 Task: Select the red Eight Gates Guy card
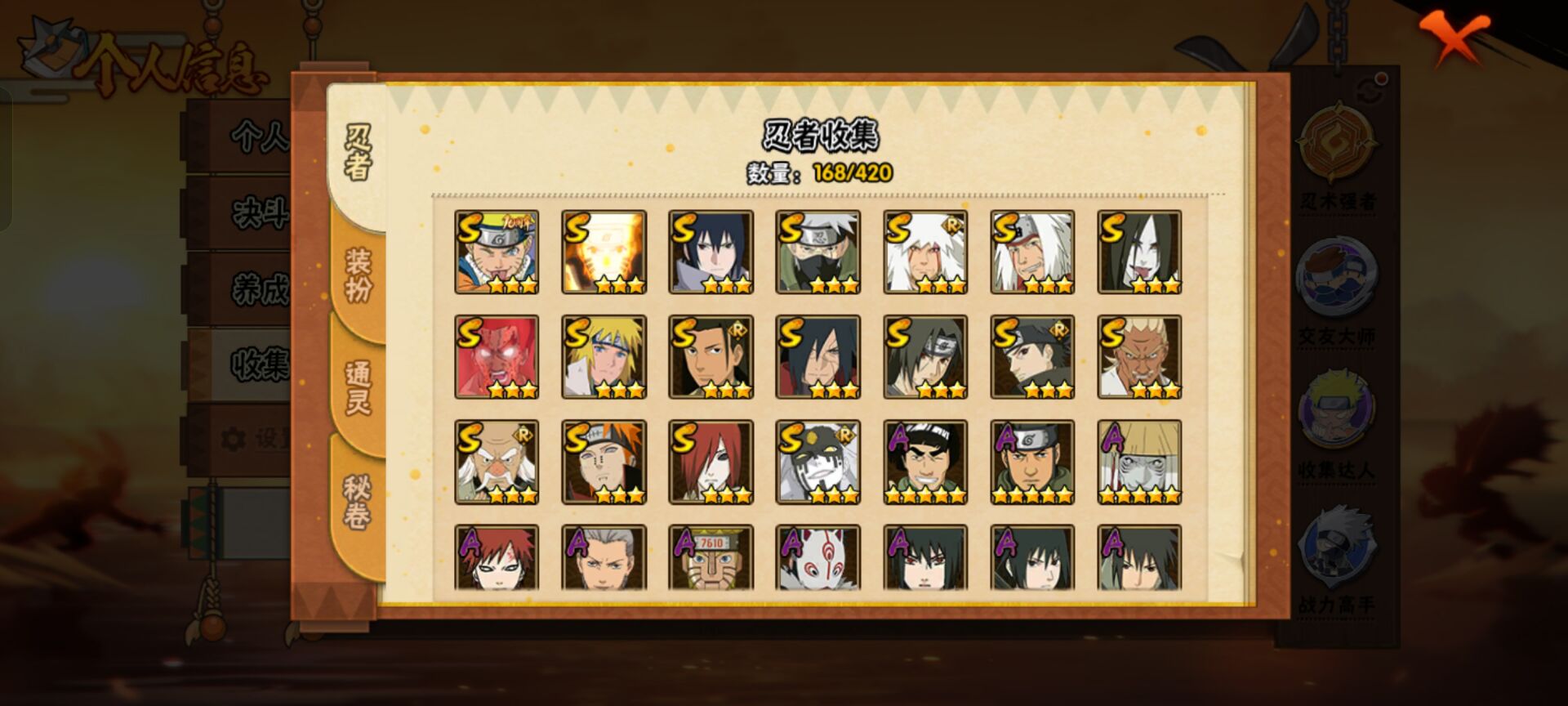(x=497, y=357)
